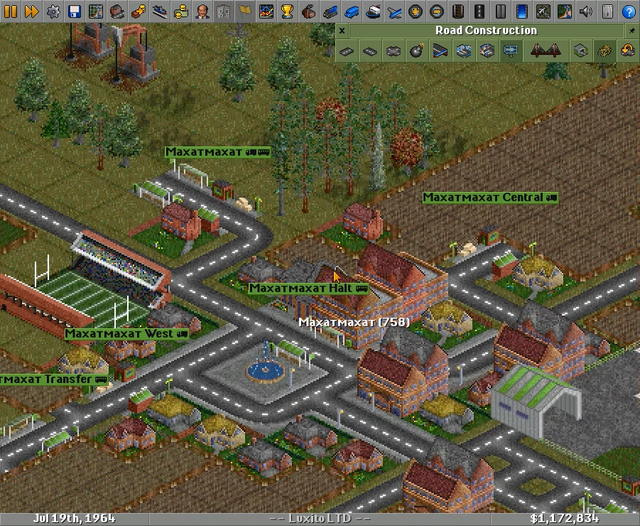Select the dynamite demolish tool
640x526 pixels.
pos(414,50)
